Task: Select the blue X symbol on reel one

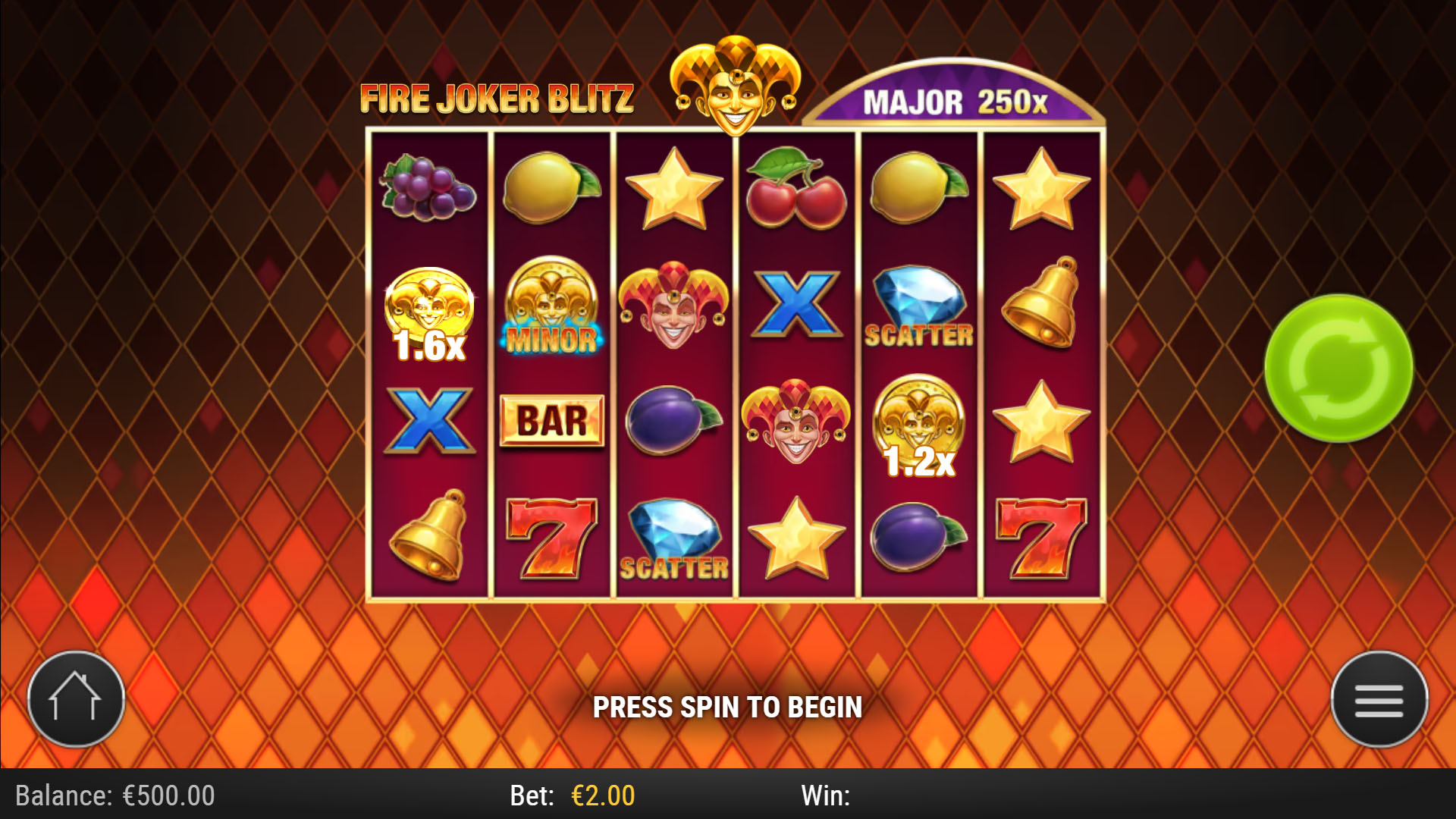Action: click(430, 422)
